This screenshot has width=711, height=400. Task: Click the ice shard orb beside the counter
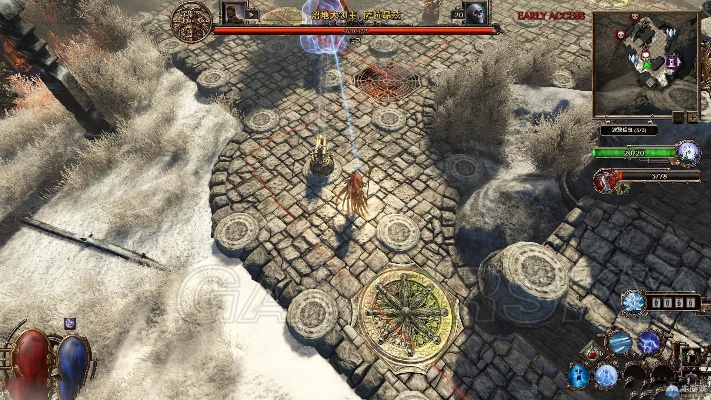coord(632,300)
